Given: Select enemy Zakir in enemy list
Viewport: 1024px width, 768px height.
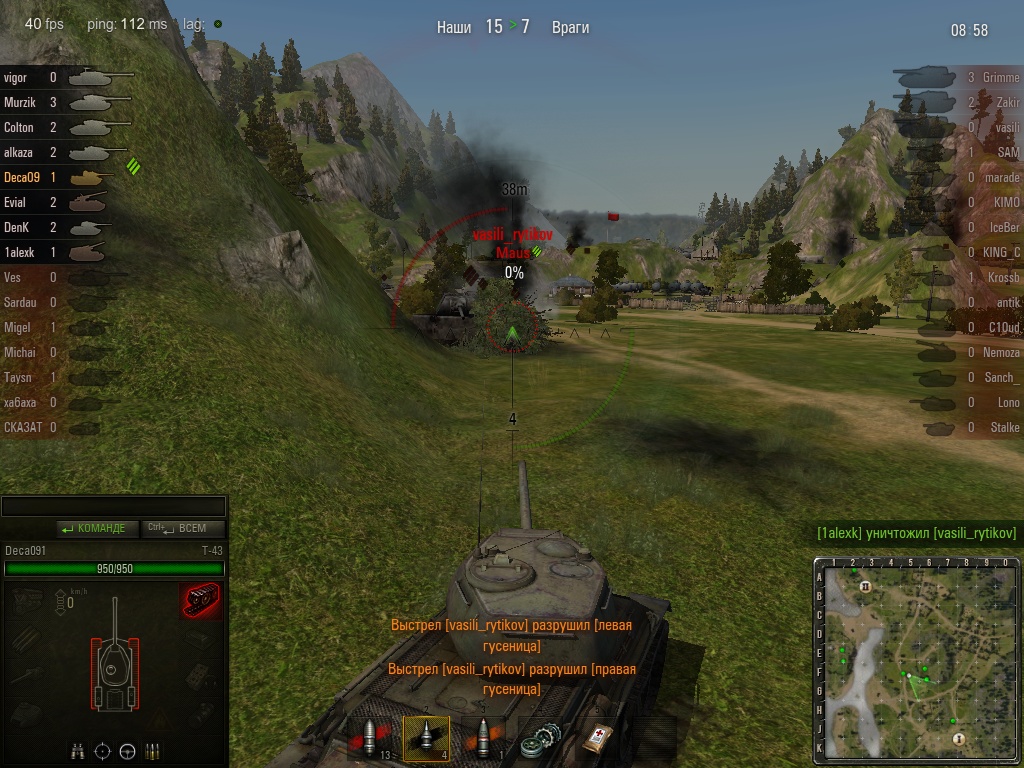Looking at the screenshot, I should point(1006,102).
